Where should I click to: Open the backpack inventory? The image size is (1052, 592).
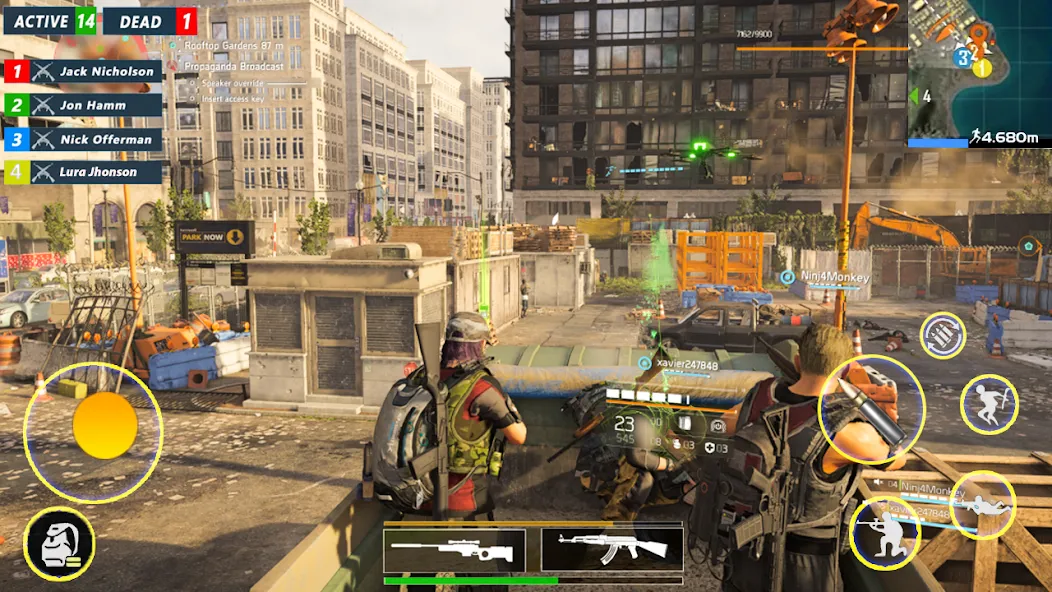(x=59, y=544)
